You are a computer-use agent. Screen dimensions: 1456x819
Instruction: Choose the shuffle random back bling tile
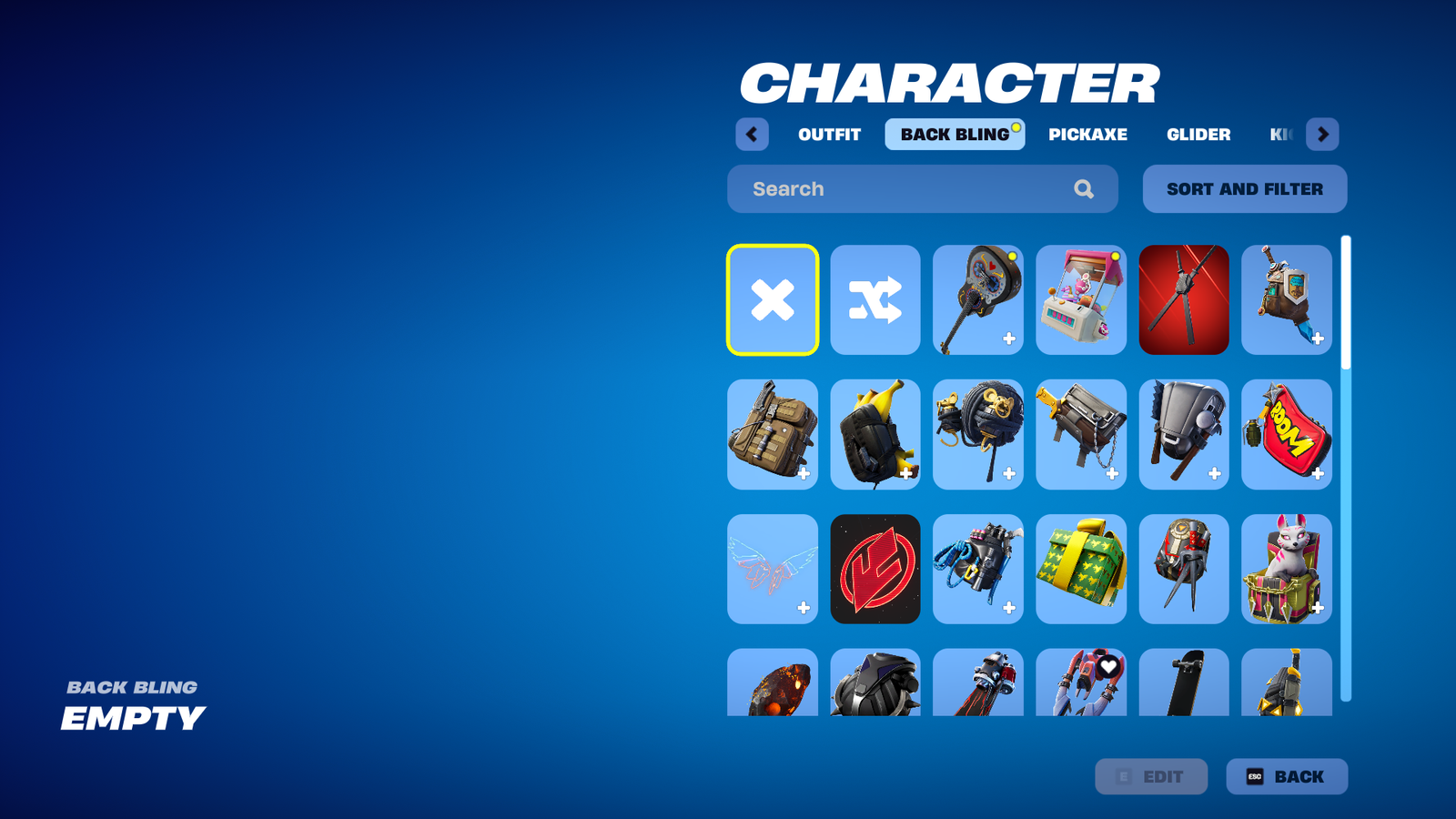(875, 300)
